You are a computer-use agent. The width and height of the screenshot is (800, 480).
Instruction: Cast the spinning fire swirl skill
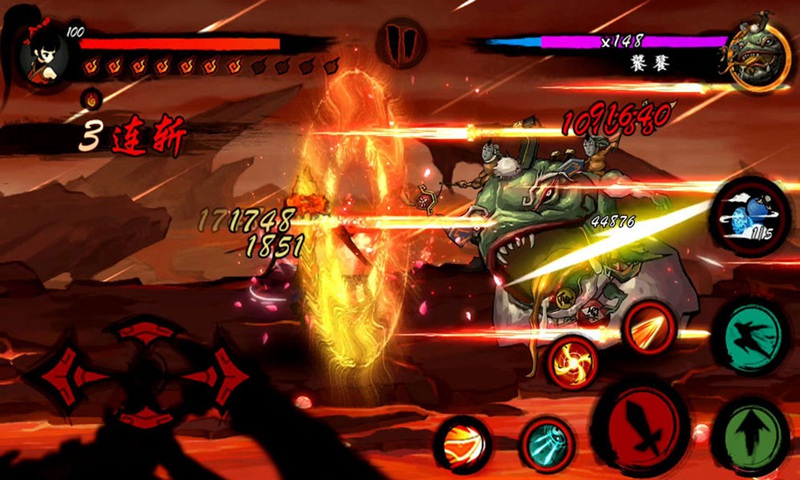pyautogui.click(x=575, y=362)
